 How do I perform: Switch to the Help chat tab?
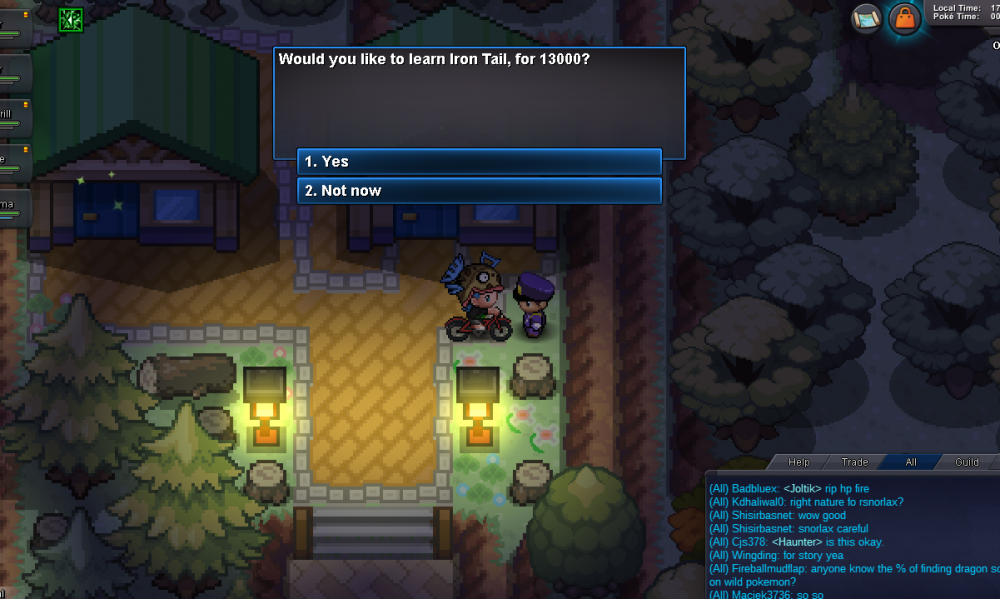tap(798, 462)
